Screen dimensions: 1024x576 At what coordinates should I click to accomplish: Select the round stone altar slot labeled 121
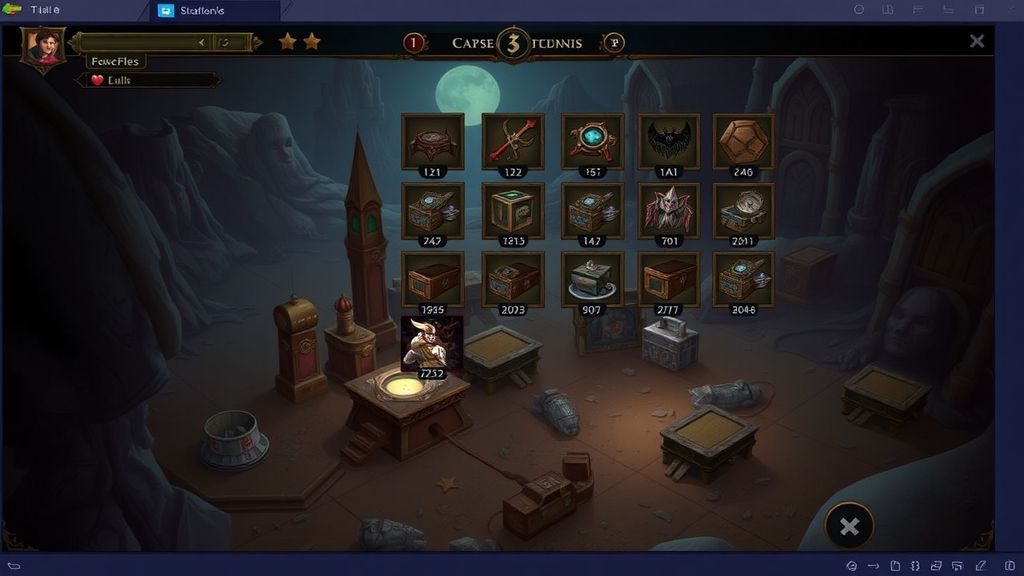432,141
